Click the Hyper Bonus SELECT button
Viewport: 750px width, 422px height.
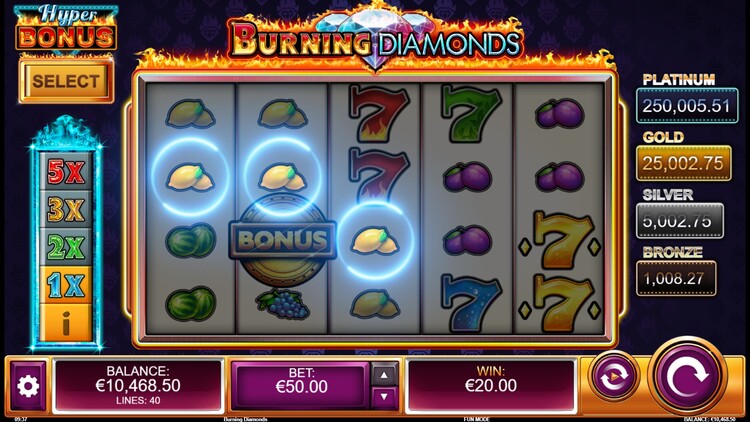click(x=67, y=81)
